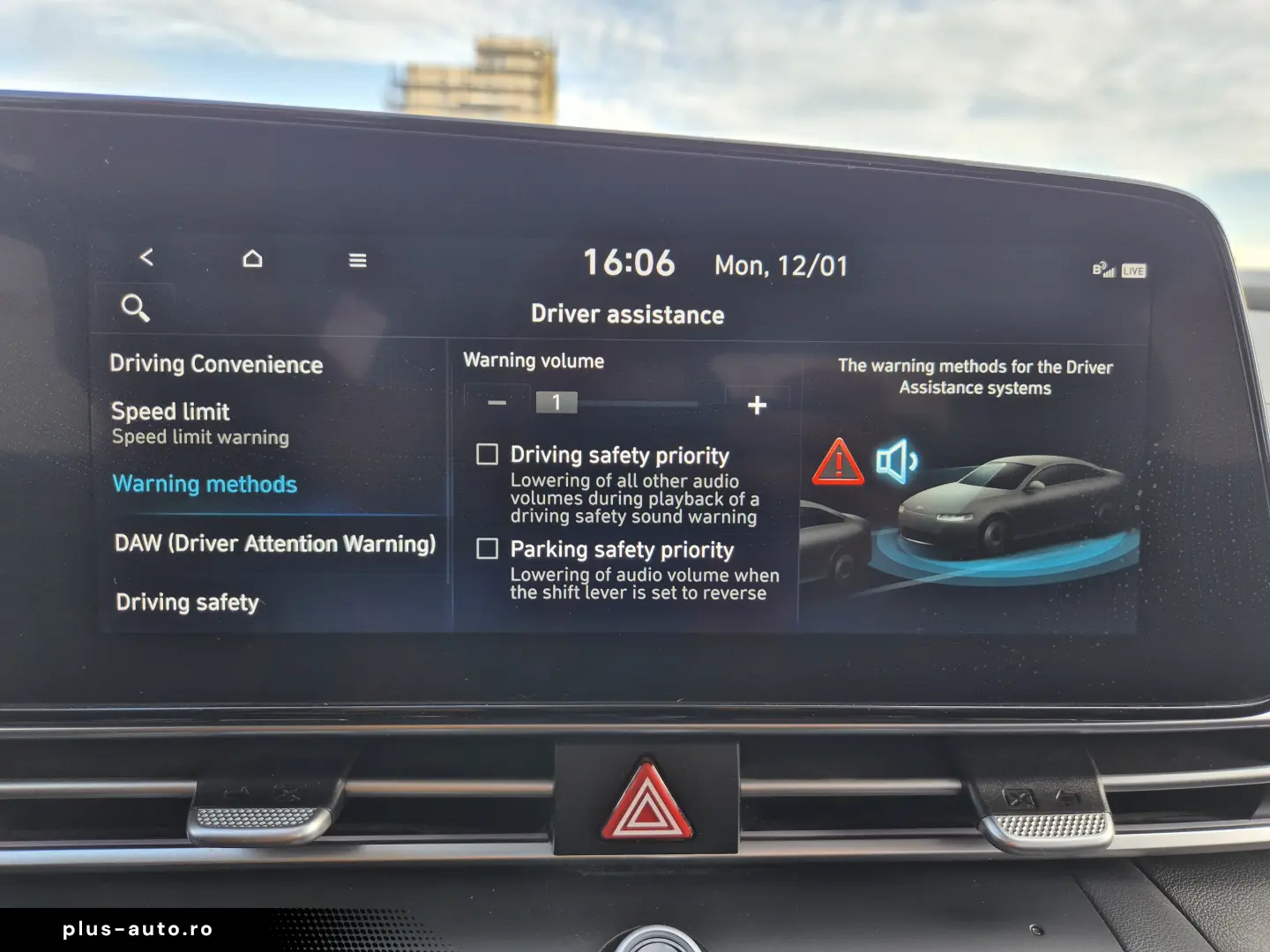Open the home screen icon
Image resolution: width=1270 pixels, height=952 pixels.
(252, 258)
